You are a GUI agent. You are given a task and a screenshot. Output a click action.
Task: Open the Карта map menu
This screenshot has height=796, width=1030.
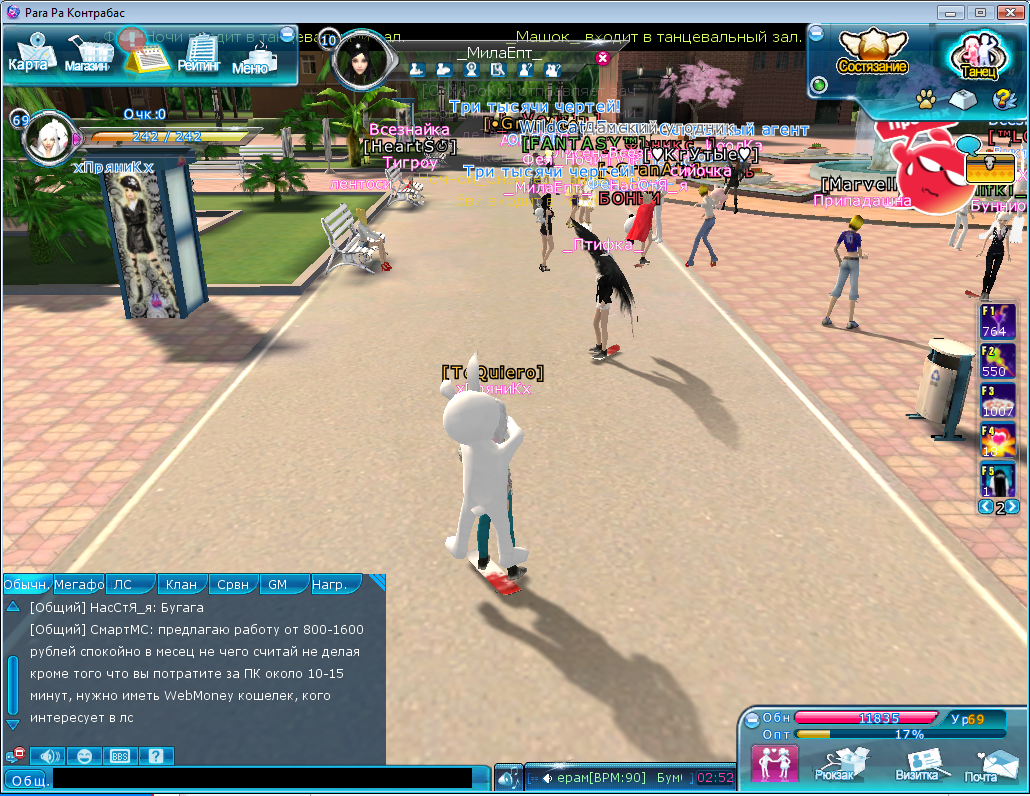pyautogui.click(x=28, y=54)
